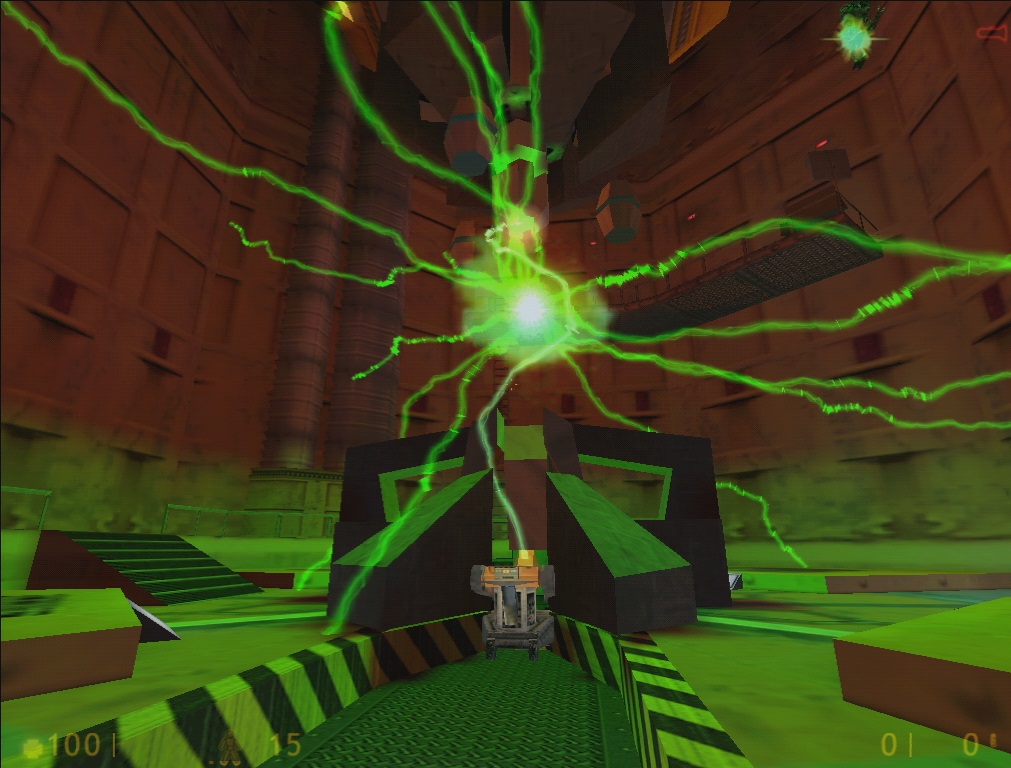
Task: Click the red flashlight HUD icon
Action: pos(991,33)
